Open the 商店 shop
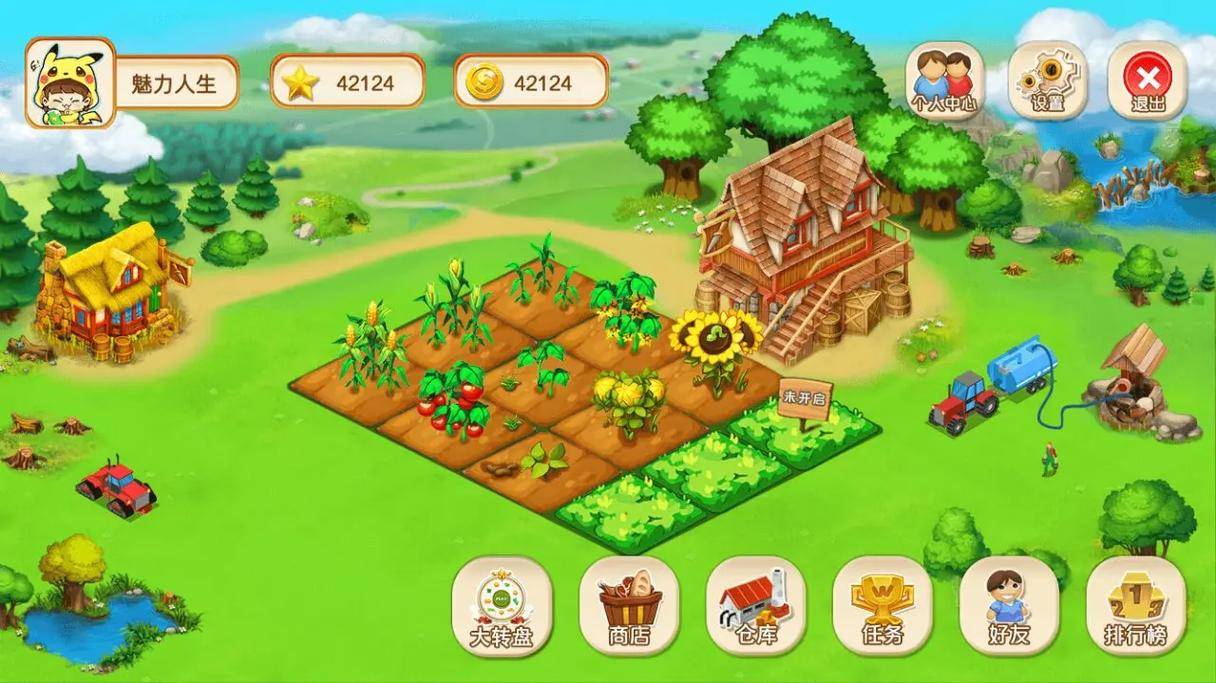 tap(629, 606)
